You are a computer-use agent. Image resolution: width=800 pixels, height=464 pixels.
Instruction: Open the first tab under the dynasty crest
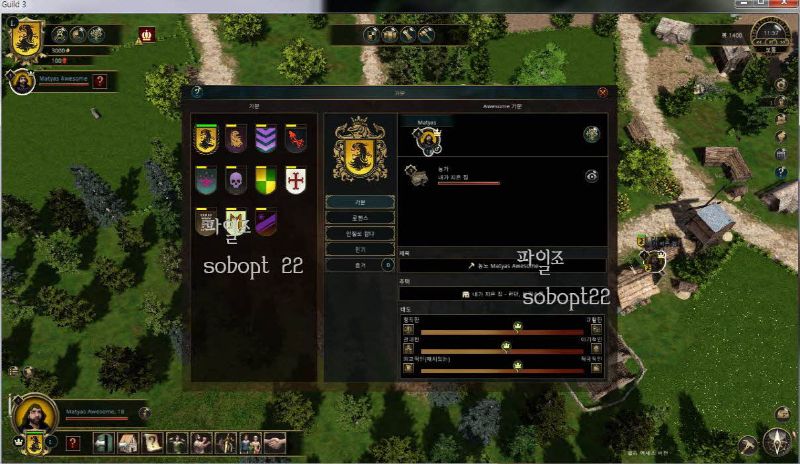click(x=360, y=202)
